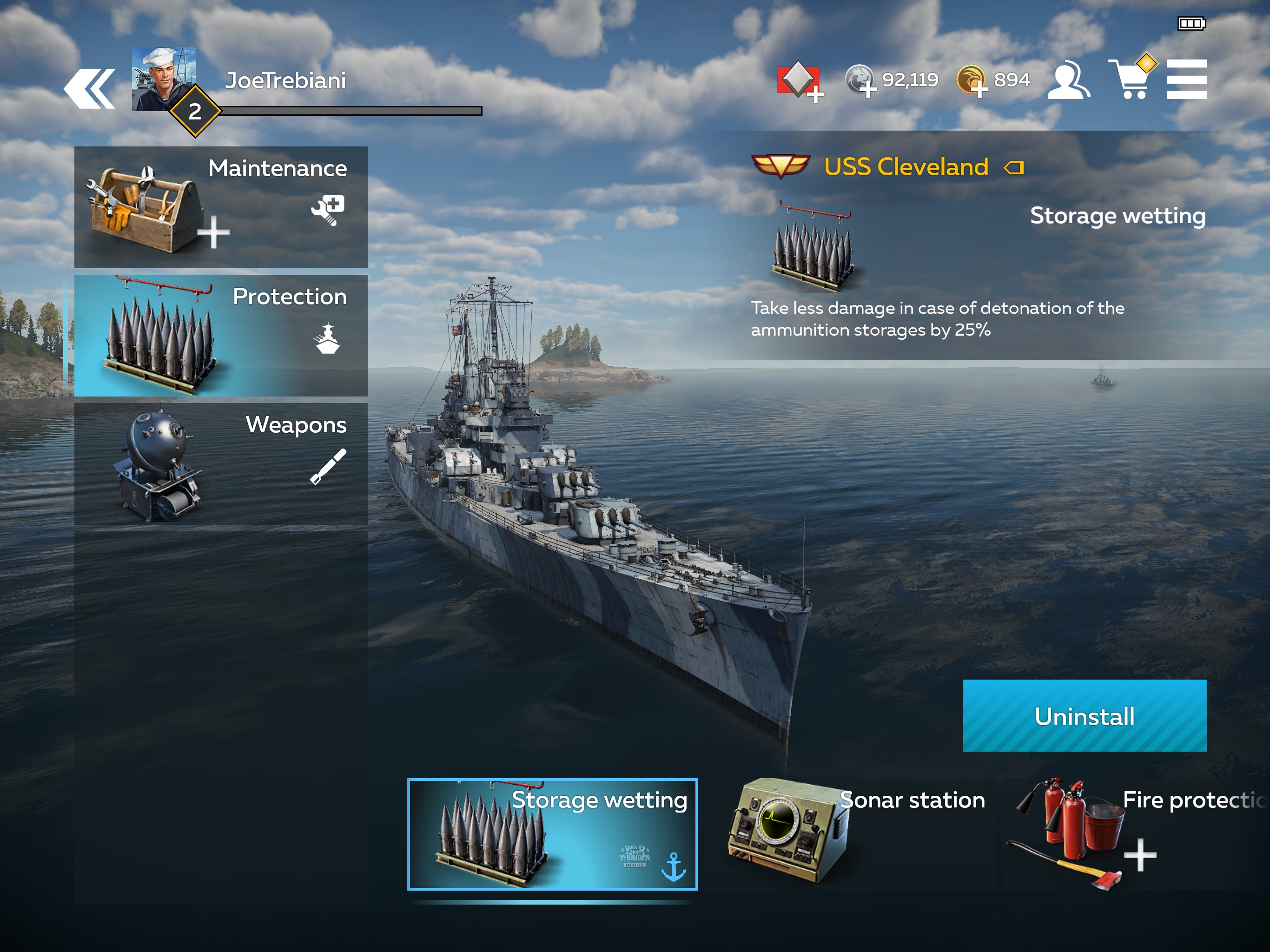This screenshot has height=952, width=1270.
Task: Click the tag icon beside USS Cleveland
Action: (x=1014, y=168)
